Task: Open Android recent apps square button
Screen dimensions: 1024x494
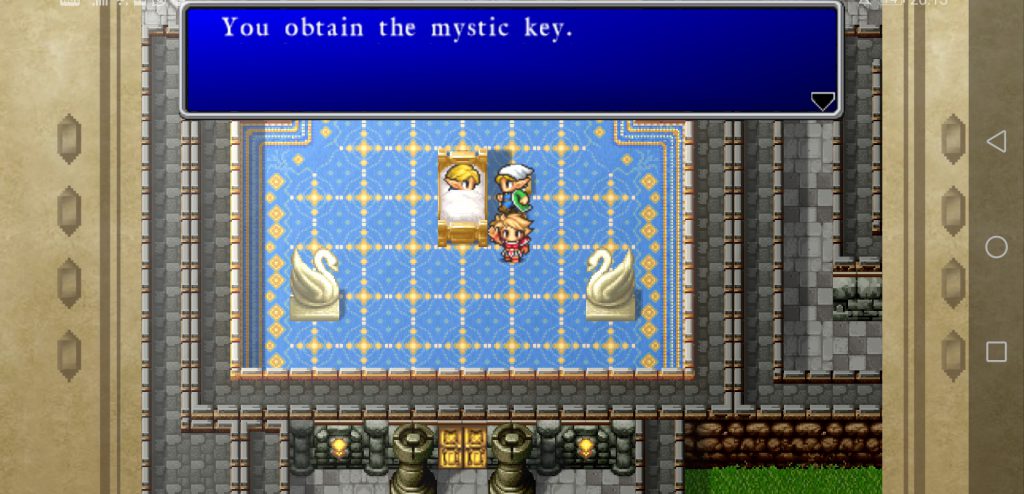Action: [x=996, y=351]
